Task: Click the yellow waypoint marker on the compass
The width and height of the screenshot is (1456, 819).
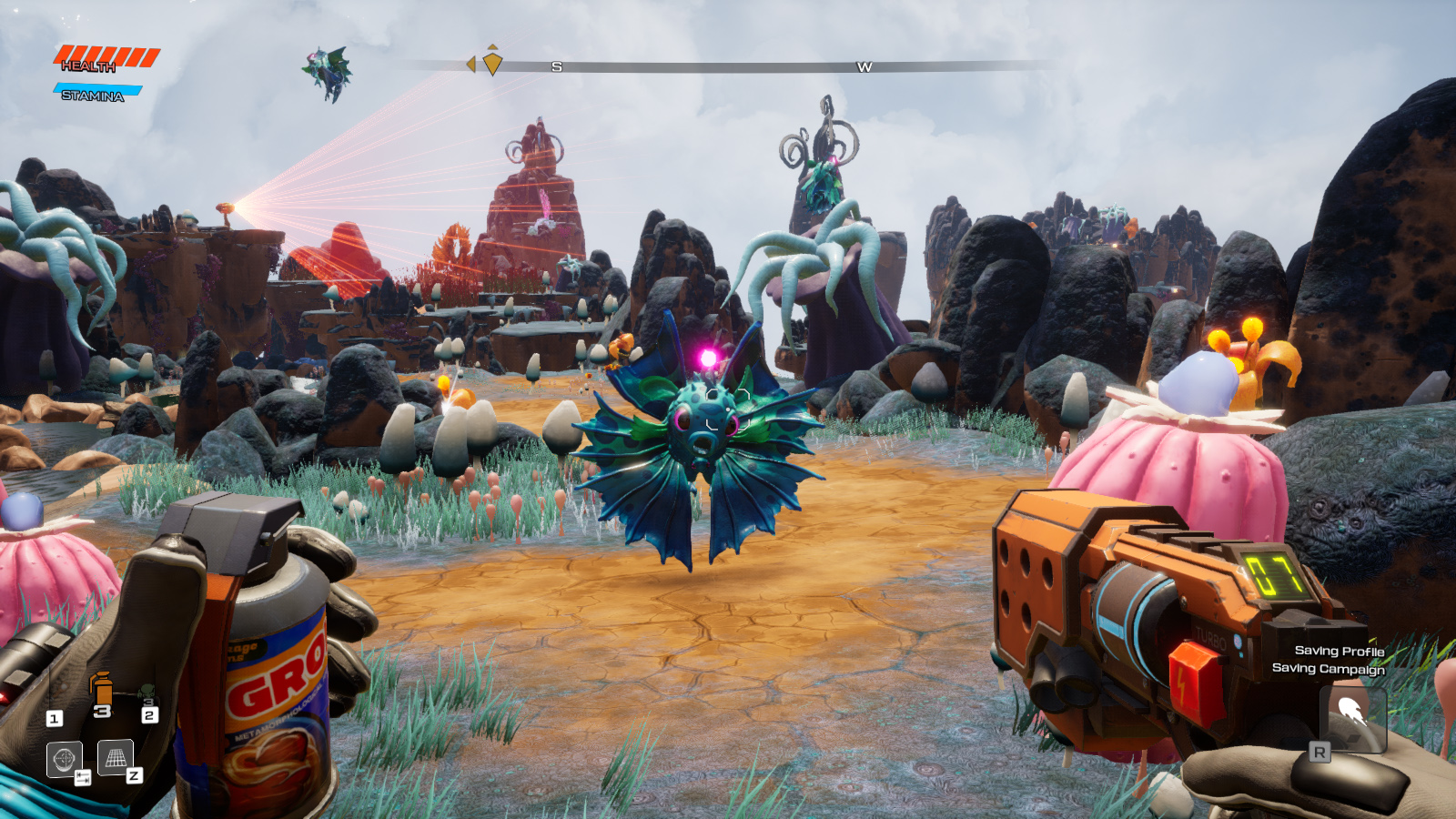Action: click(x=491, y=62)
